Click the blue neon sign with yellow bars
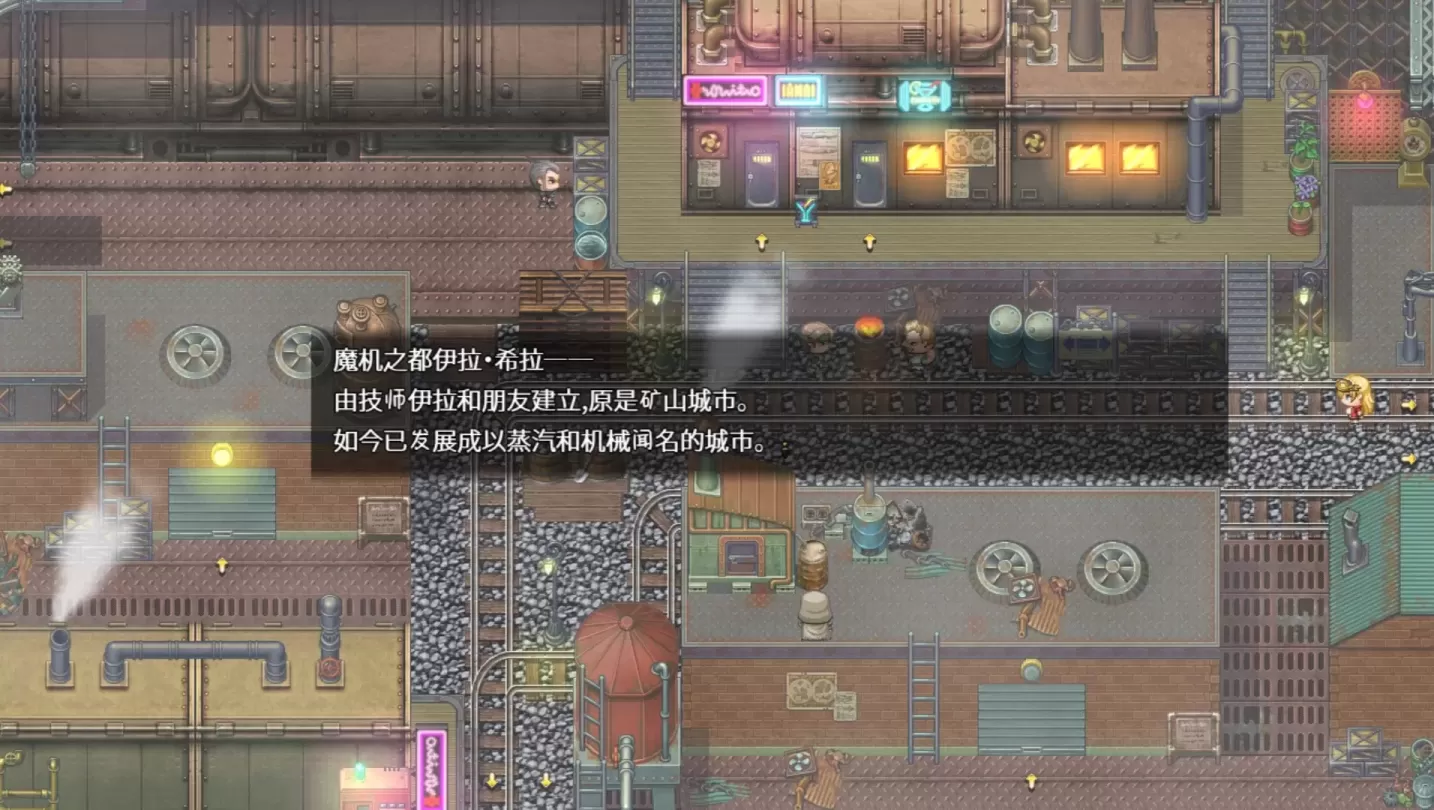The image size is (1434, 810). click(798, 91)
